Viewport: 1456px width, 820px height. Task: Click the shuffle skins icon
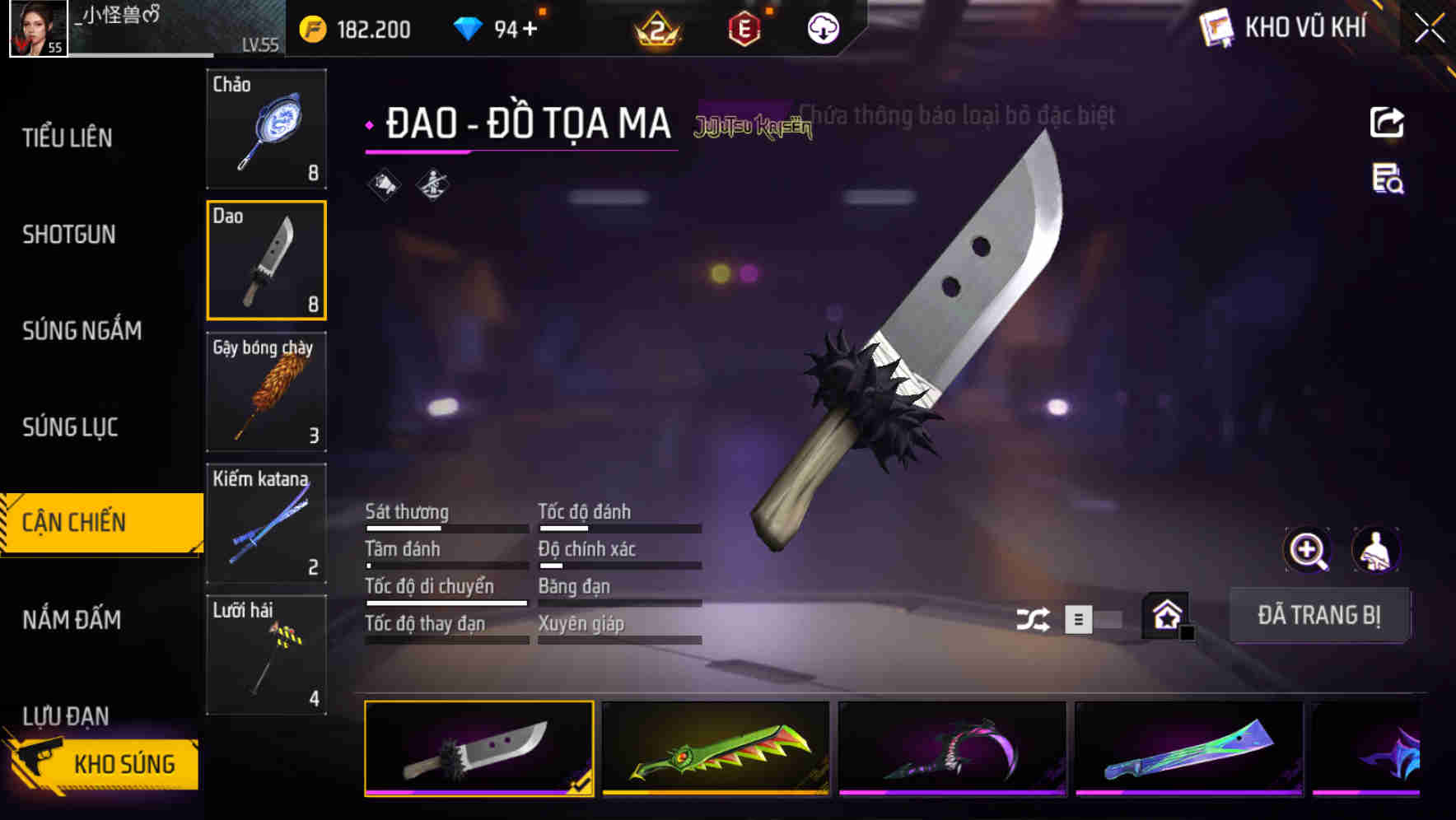click(1035, 617)
